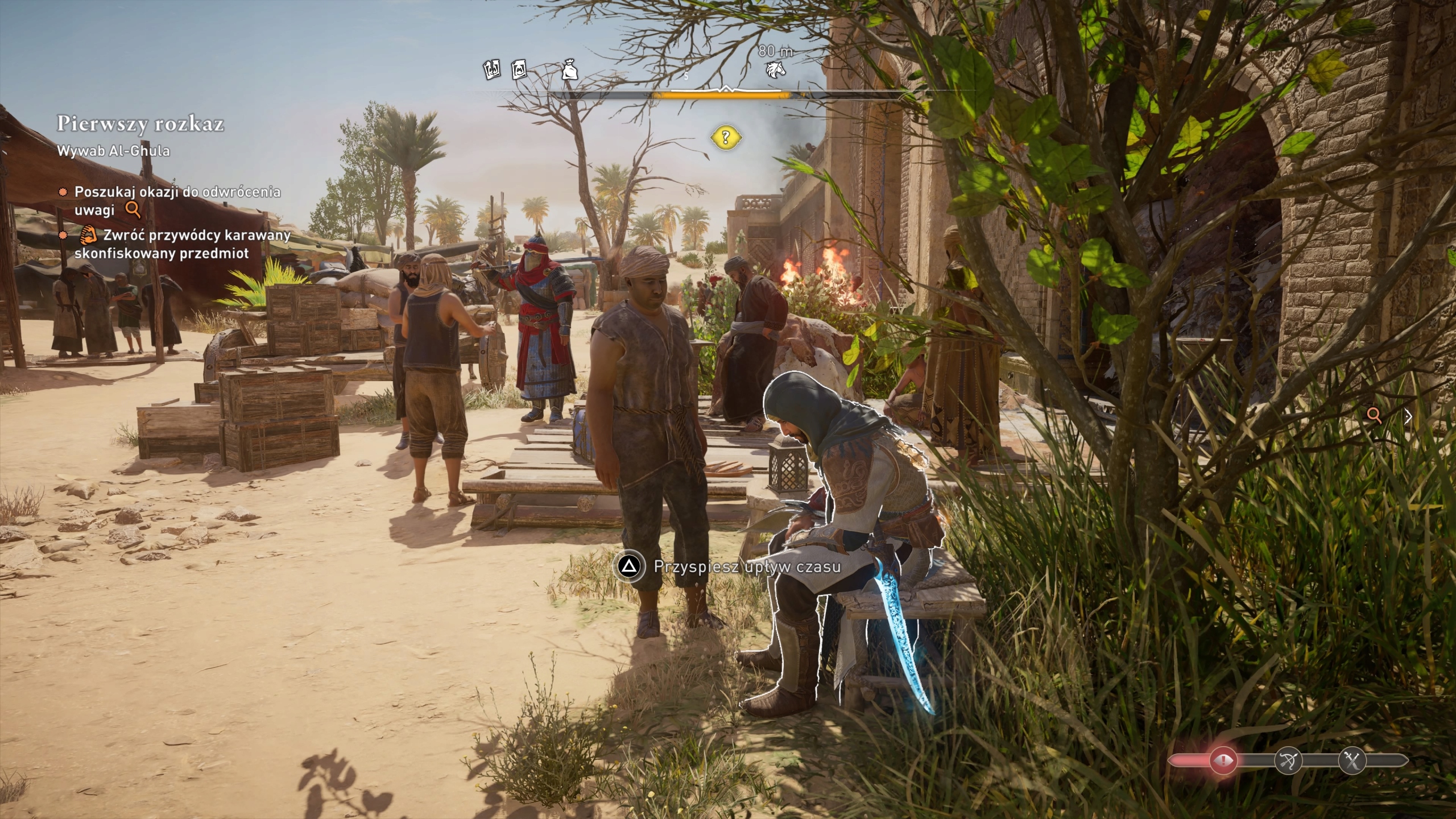Click the crossed swords notoriety icon
This screenshot has height=819, width=1456.
(1352, 760)
